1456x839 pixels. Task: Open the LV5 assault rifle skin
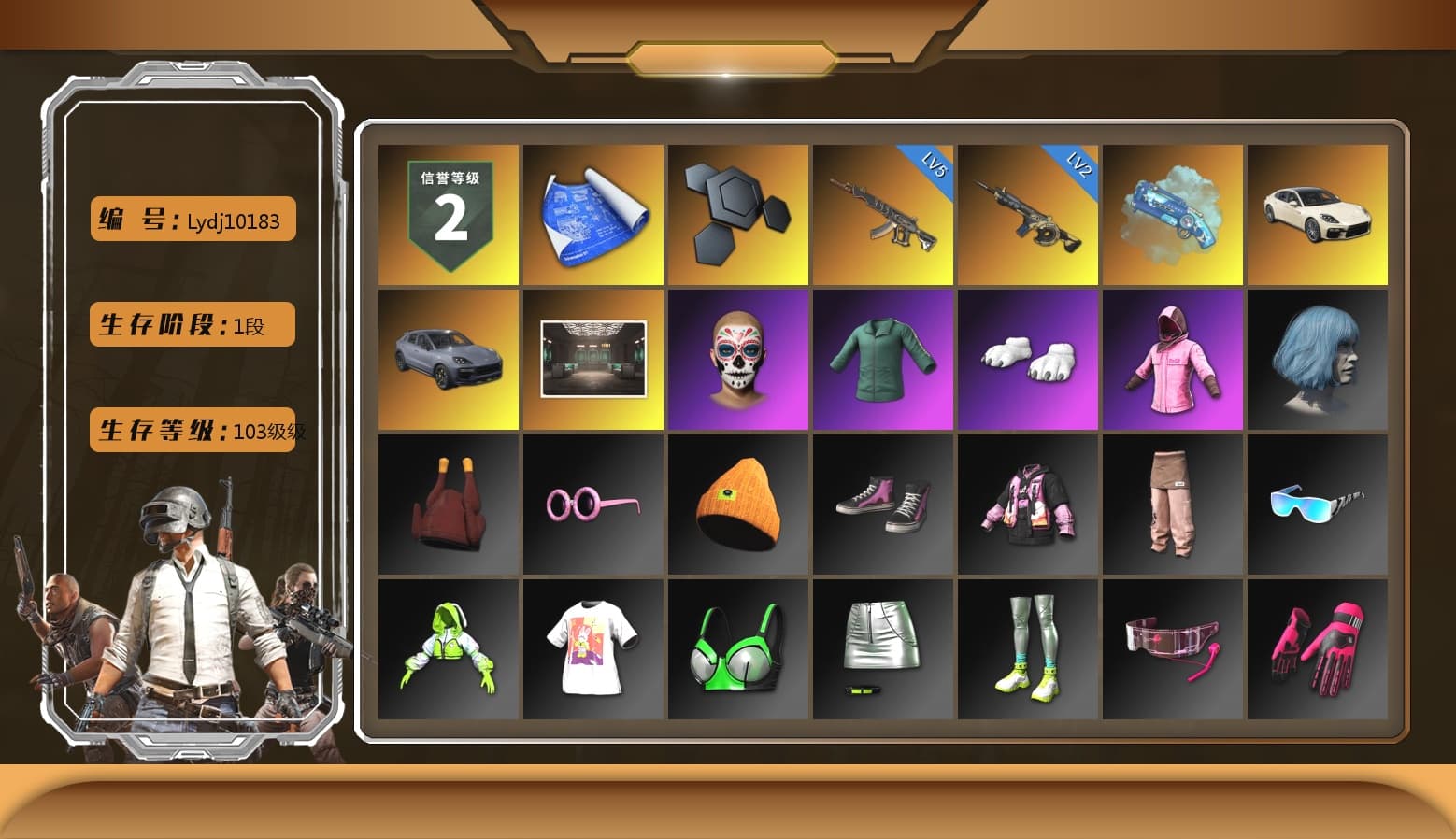click(x=882, y=213)
